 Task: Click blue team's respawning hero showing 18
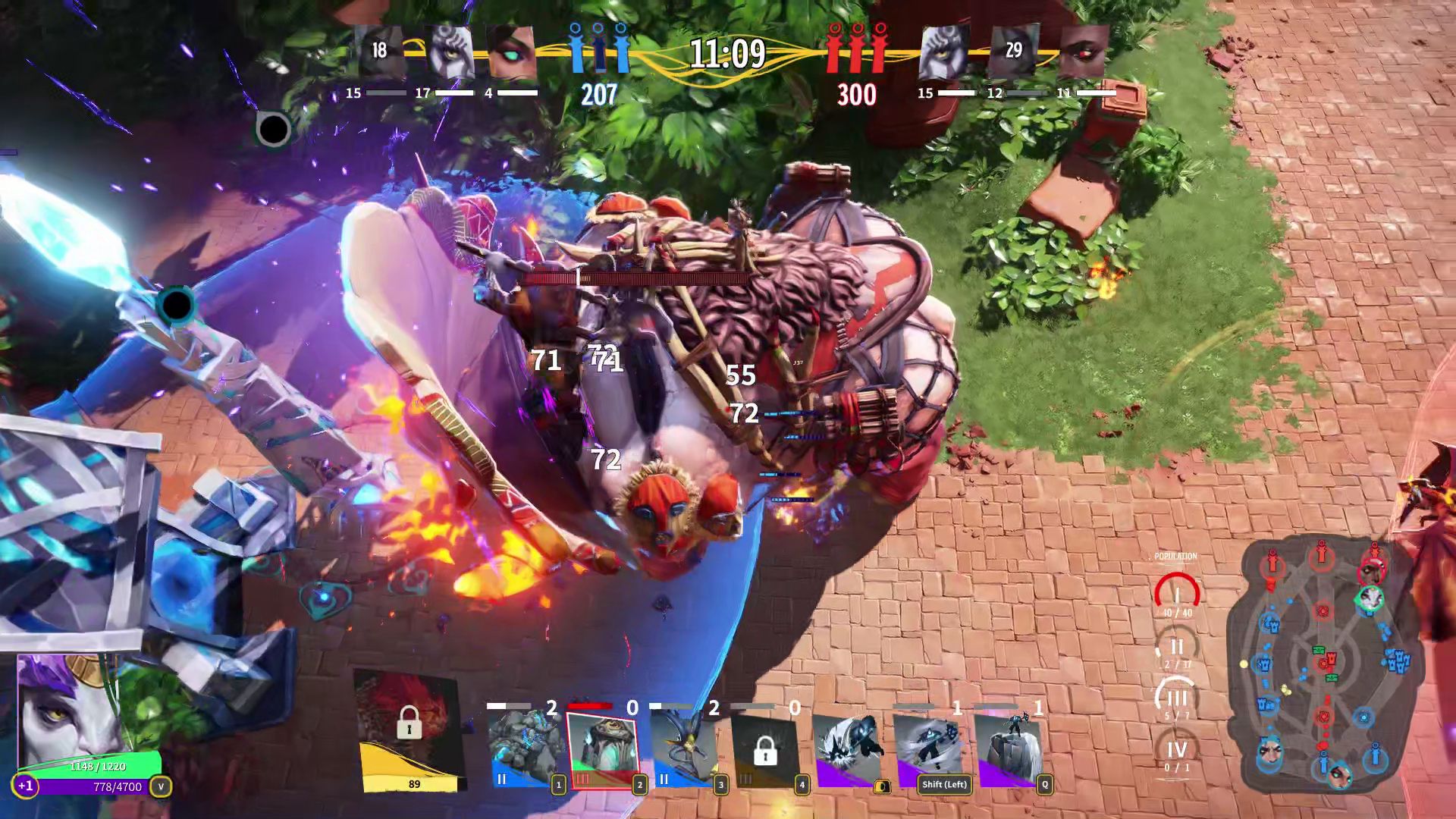click(379, 52)
